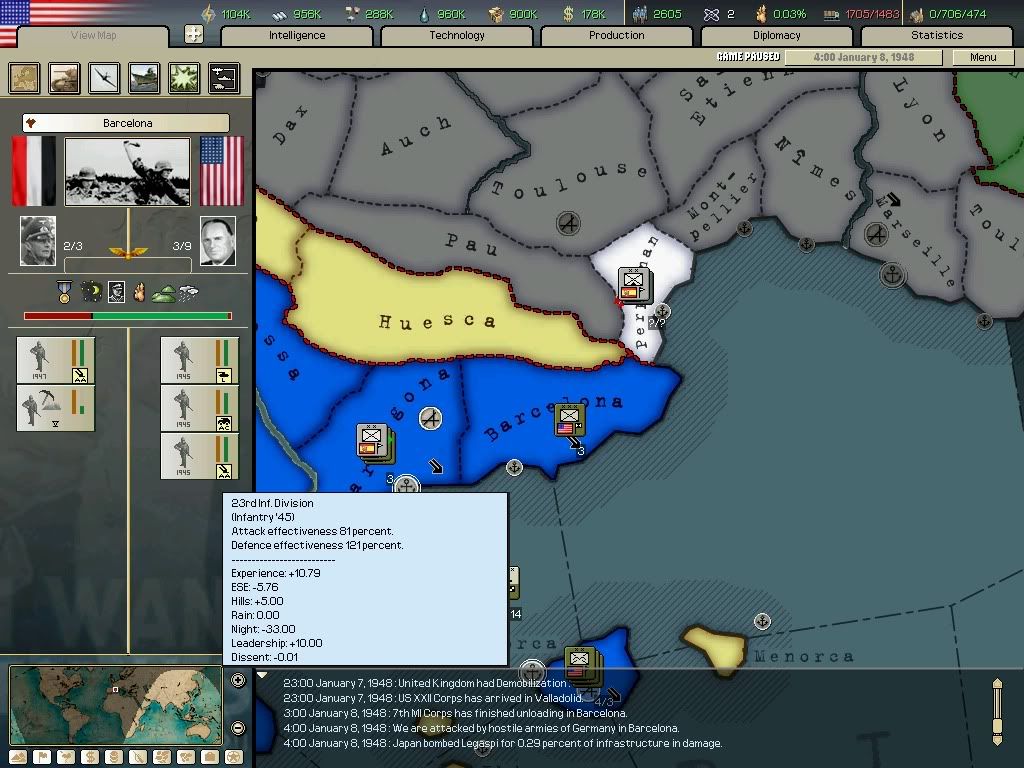Click the explosion combat list button
Image resolution: width=1024 pixels, height=768 pixels.
click(184, 78)
